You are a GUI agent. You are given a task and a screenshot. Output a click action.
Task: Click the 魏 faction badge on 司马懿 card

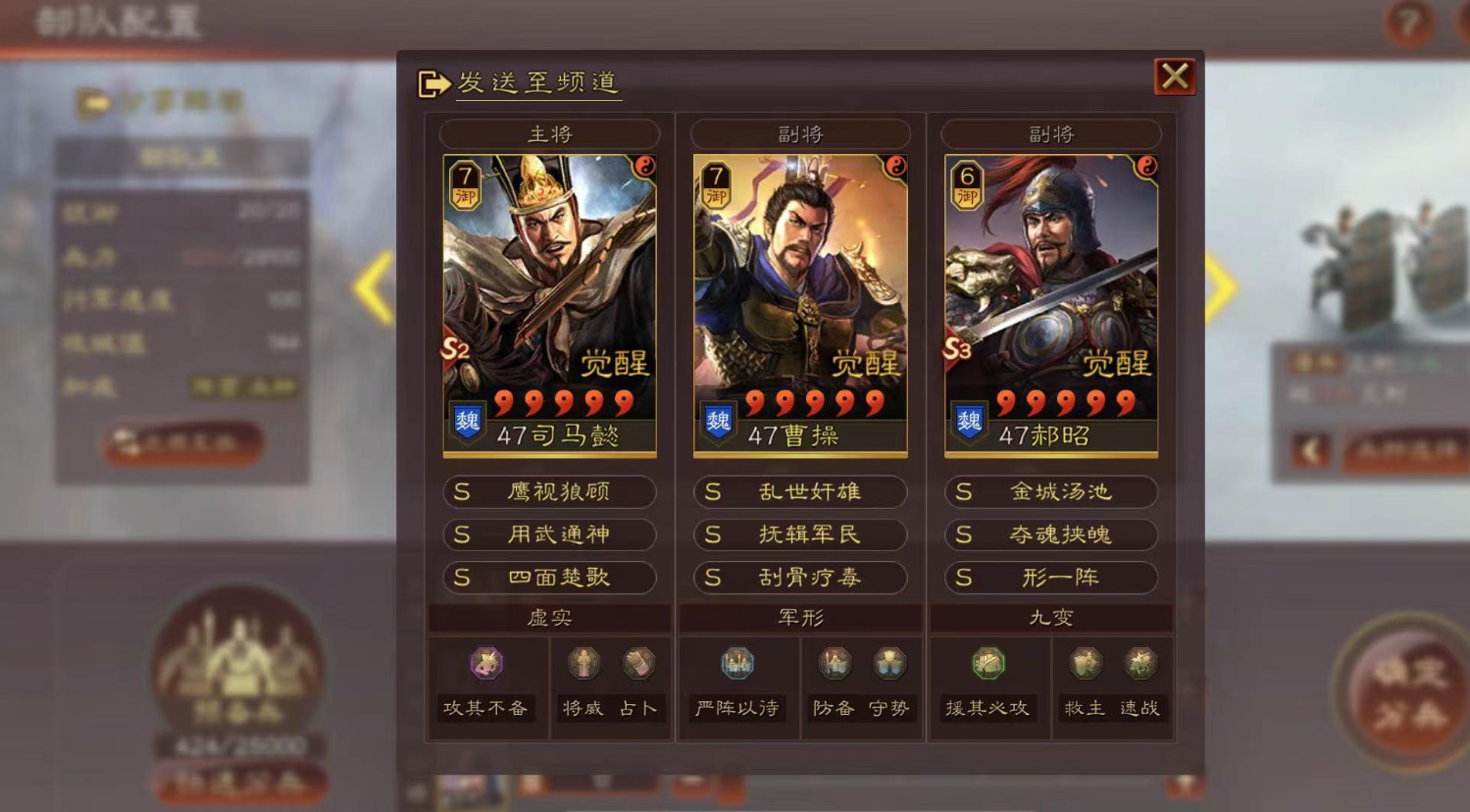[468, 420]
